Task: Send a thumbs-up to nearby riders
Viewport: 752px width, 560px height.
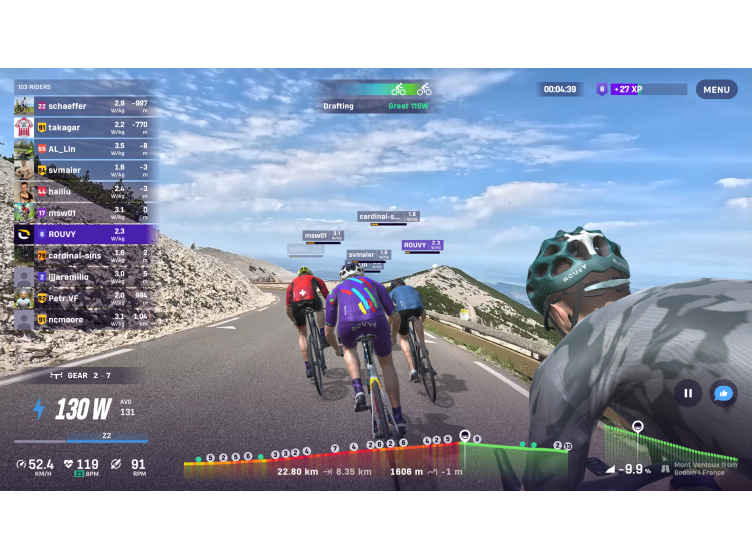Action: (723, 393)
